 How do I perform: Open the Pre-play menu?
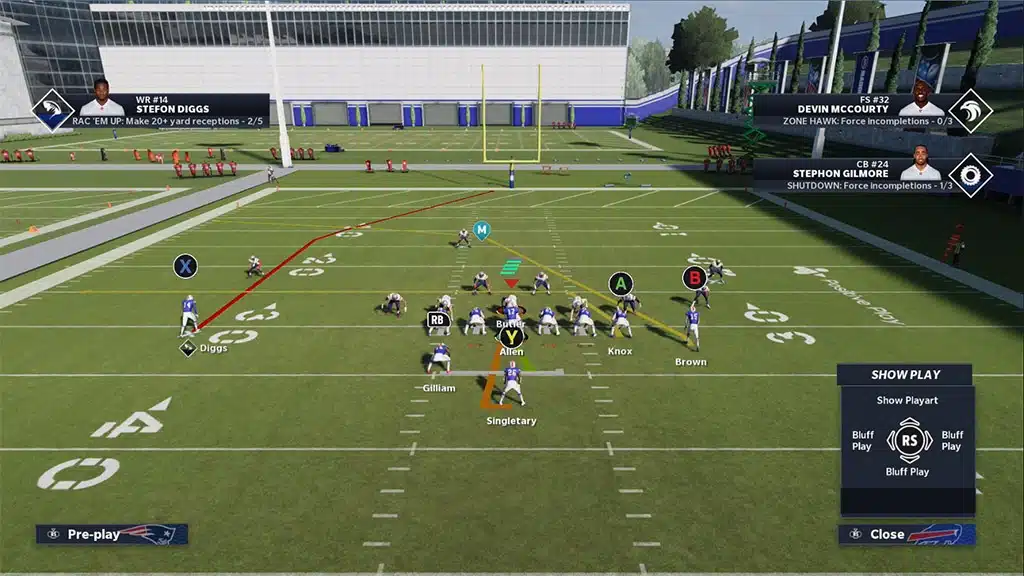click(x=110, y=534)
